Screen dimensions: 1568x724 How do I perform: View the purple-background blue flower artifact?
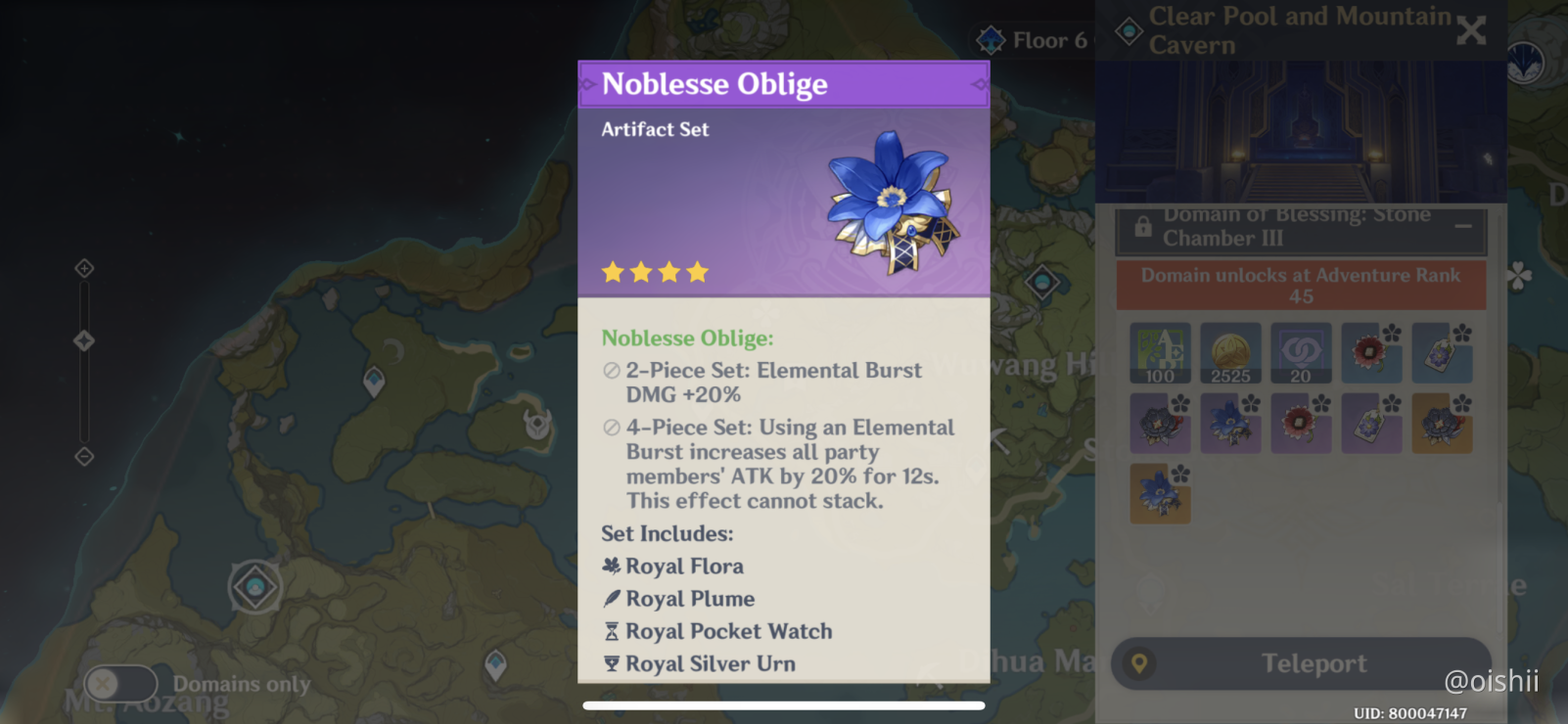(x=1230, y=424)
